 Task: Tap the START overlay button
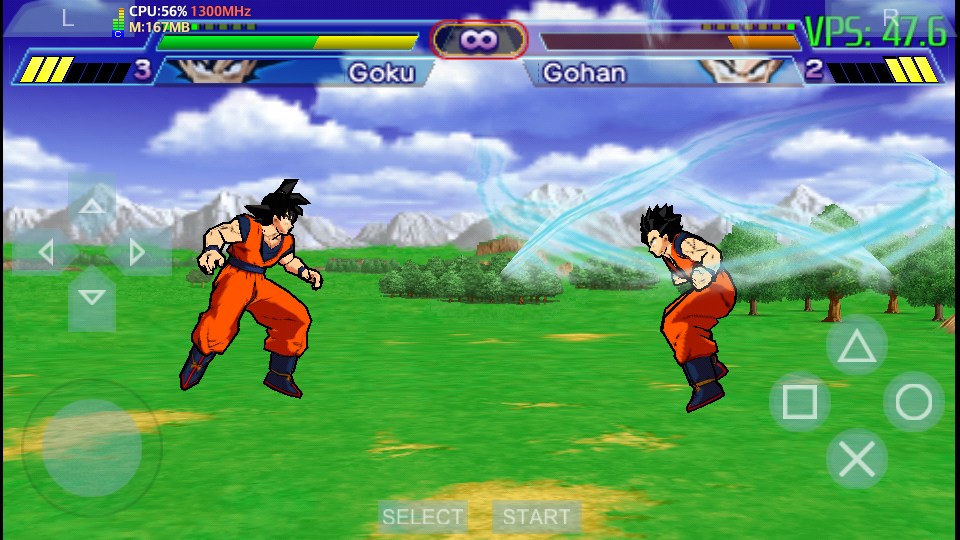[x=536, y=517]
